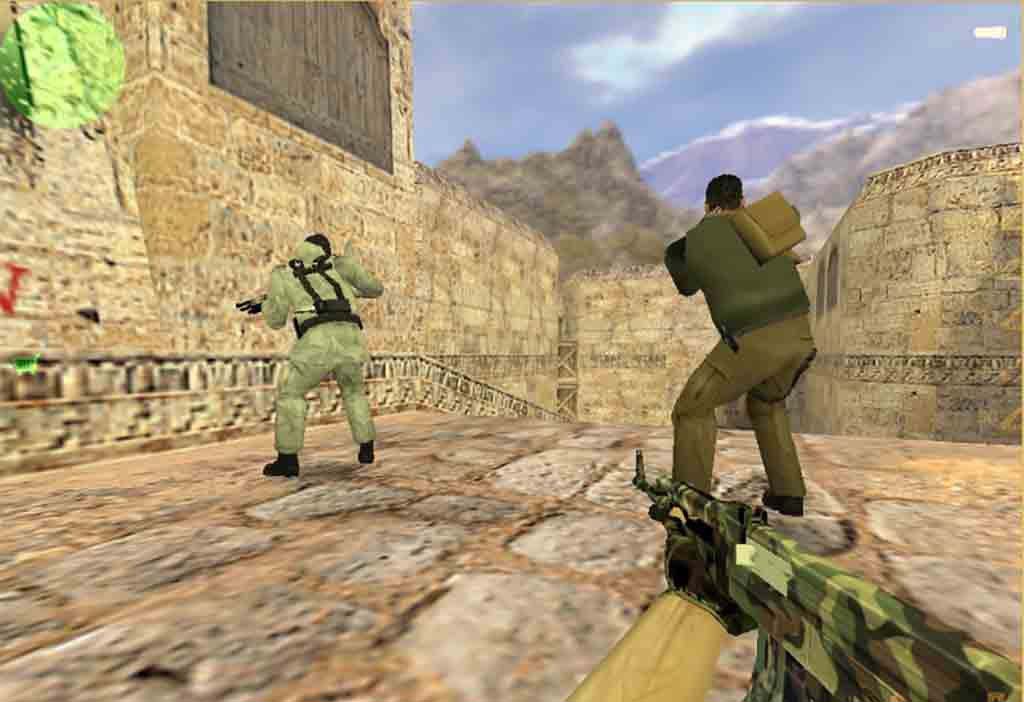
Task: Click the green circular radar
Action: (x=62, y=65)
